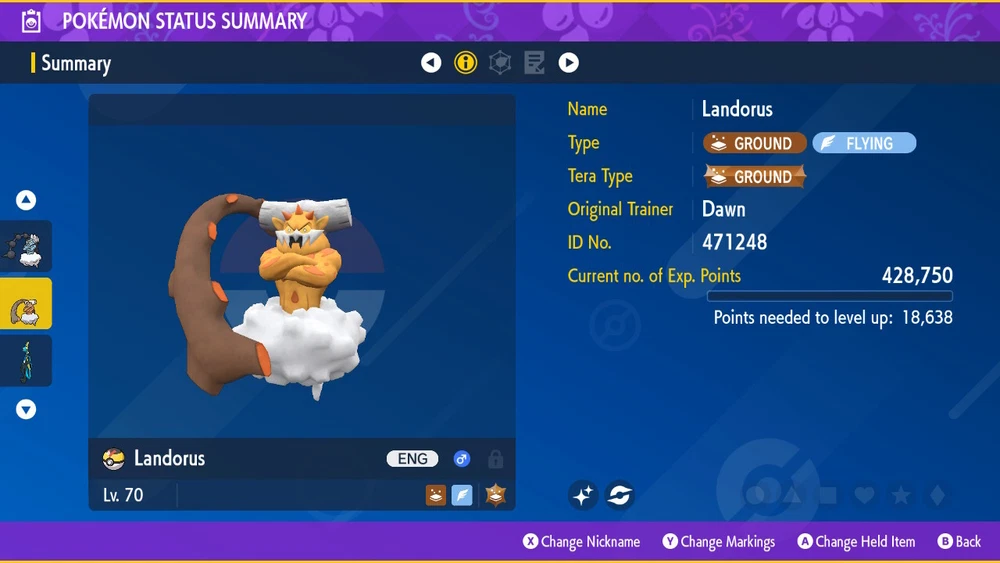Open the memo notes tab
1000x563 pixels.
(x=535, y=63)
